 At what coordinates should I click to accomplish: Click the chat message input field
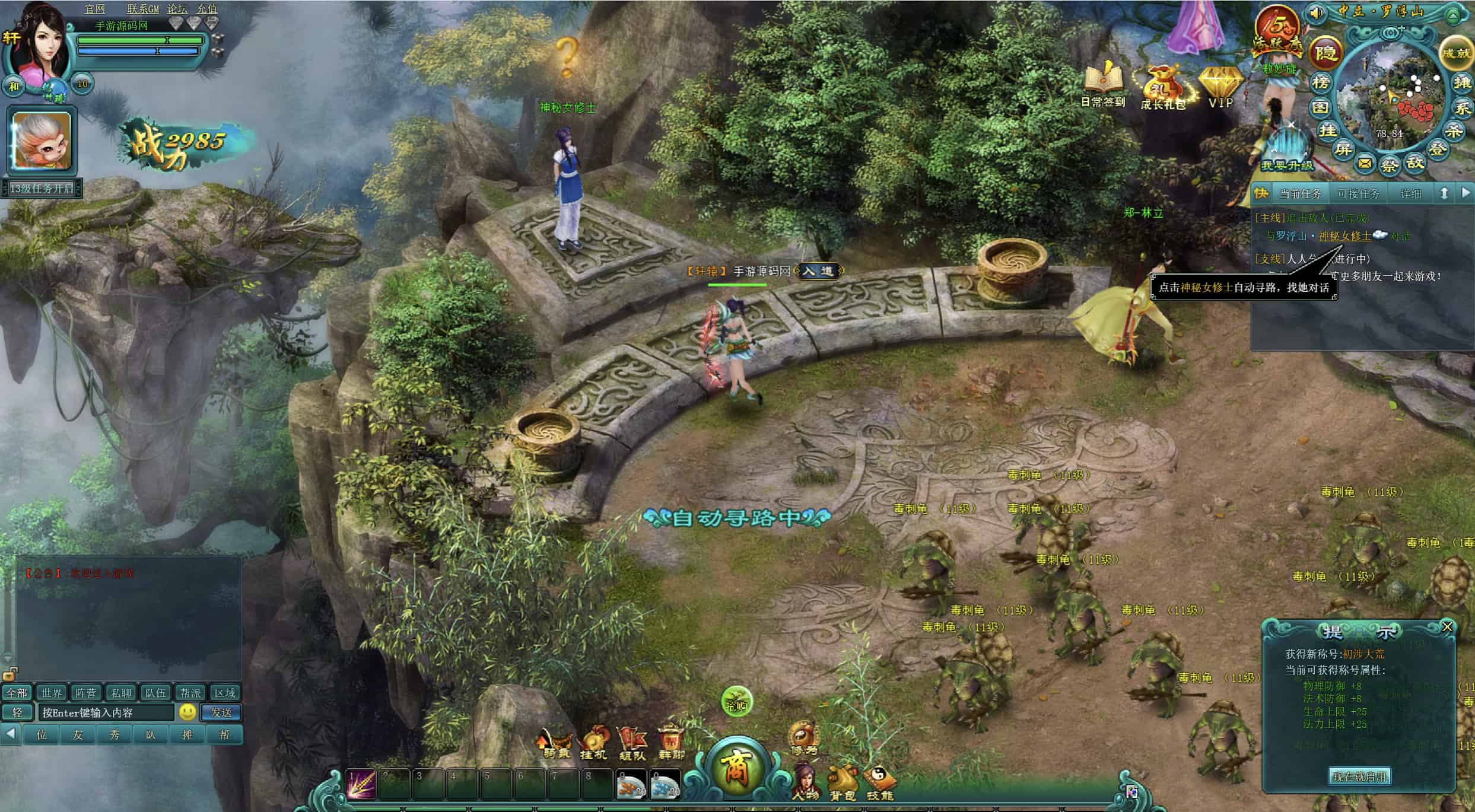click(x=107, y=712)
